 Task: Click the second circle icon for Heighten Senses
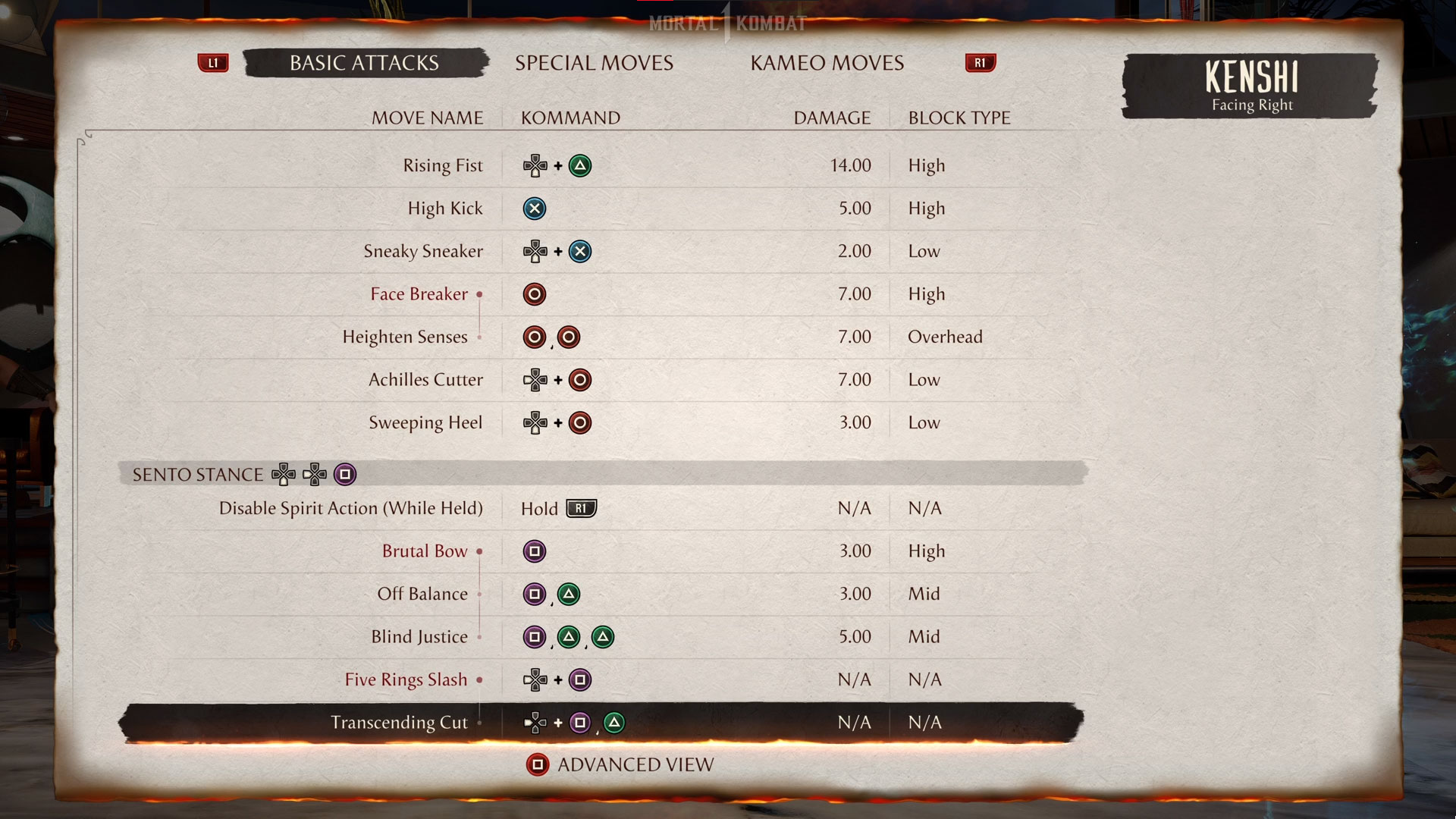[x=570, y=337]
